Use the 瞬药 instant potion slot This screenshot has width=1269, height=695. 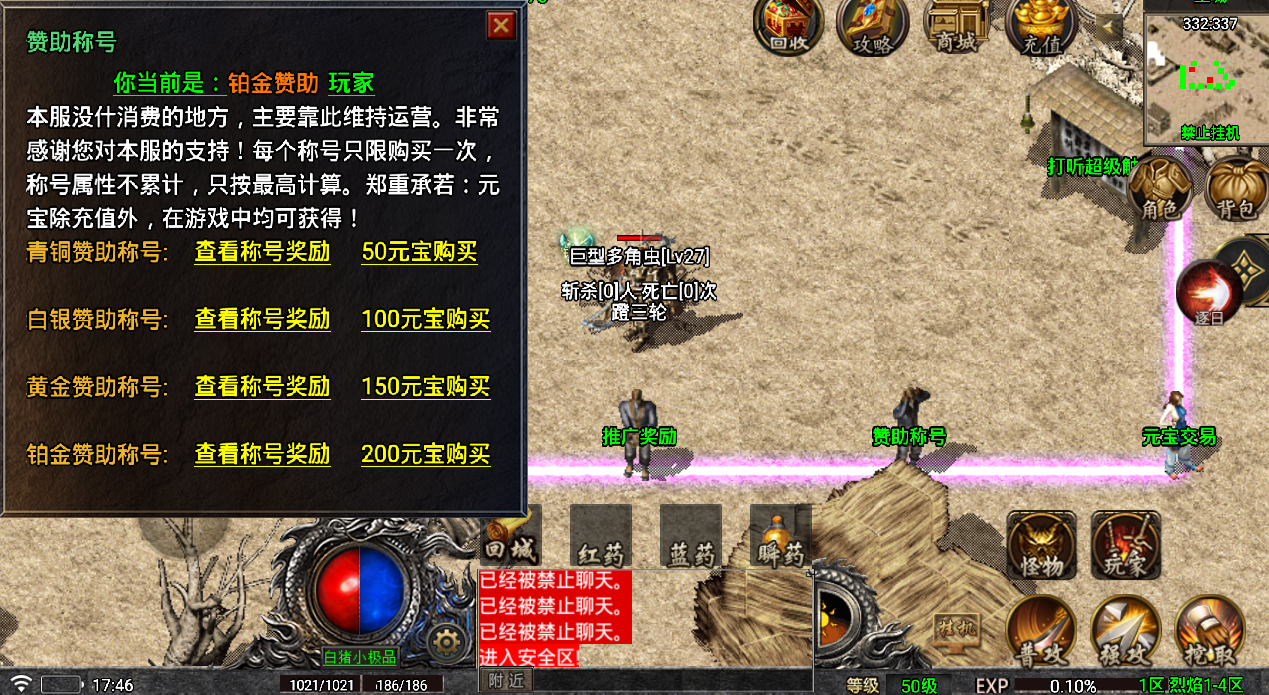(780, 535)
